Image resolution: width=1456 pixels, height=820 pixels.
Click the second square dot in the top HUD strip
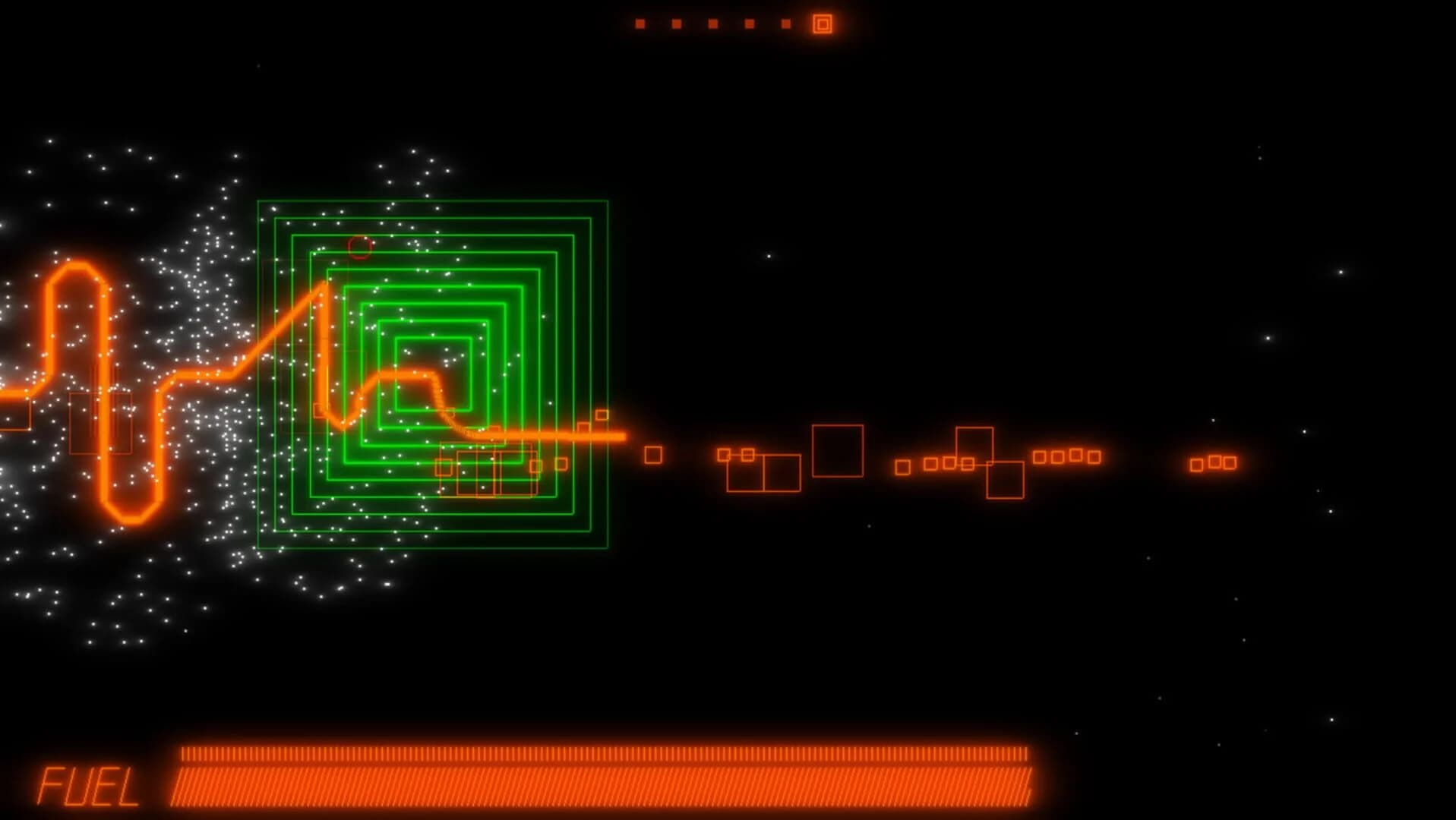coord(676,24)
